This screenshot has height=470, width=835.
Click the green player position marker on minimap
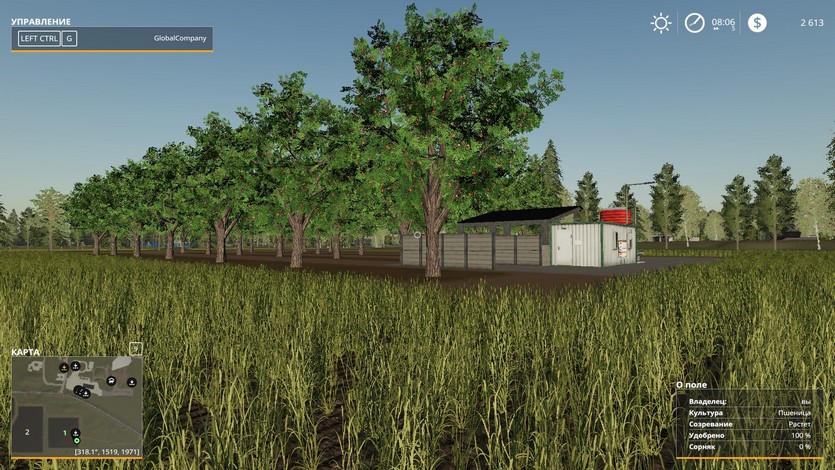pos(76,440)
